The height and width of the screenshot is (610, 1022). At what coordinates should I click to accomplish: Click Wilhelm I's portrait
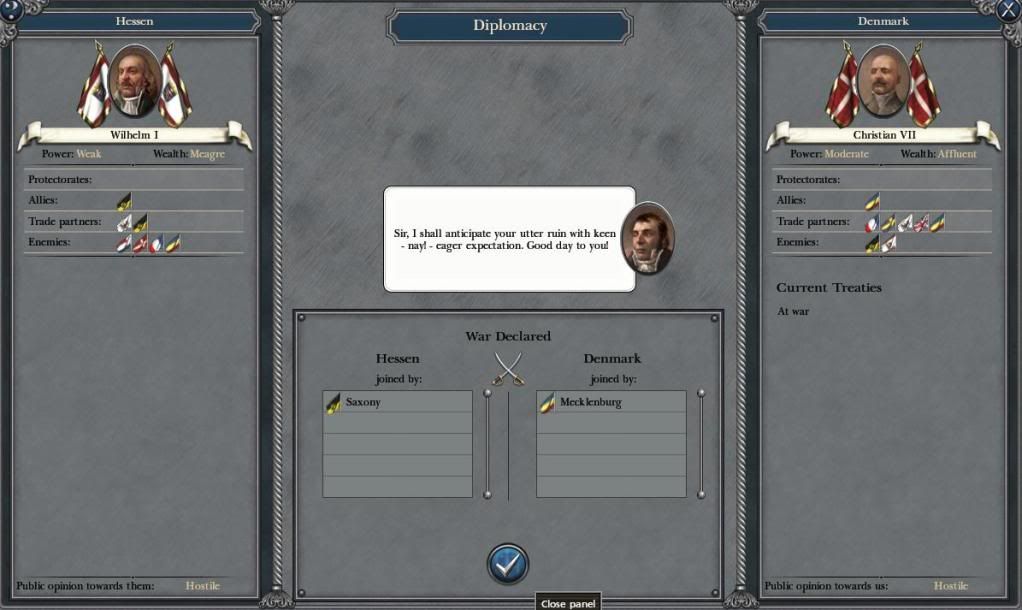pyautogui.click(x=134, y=82)
